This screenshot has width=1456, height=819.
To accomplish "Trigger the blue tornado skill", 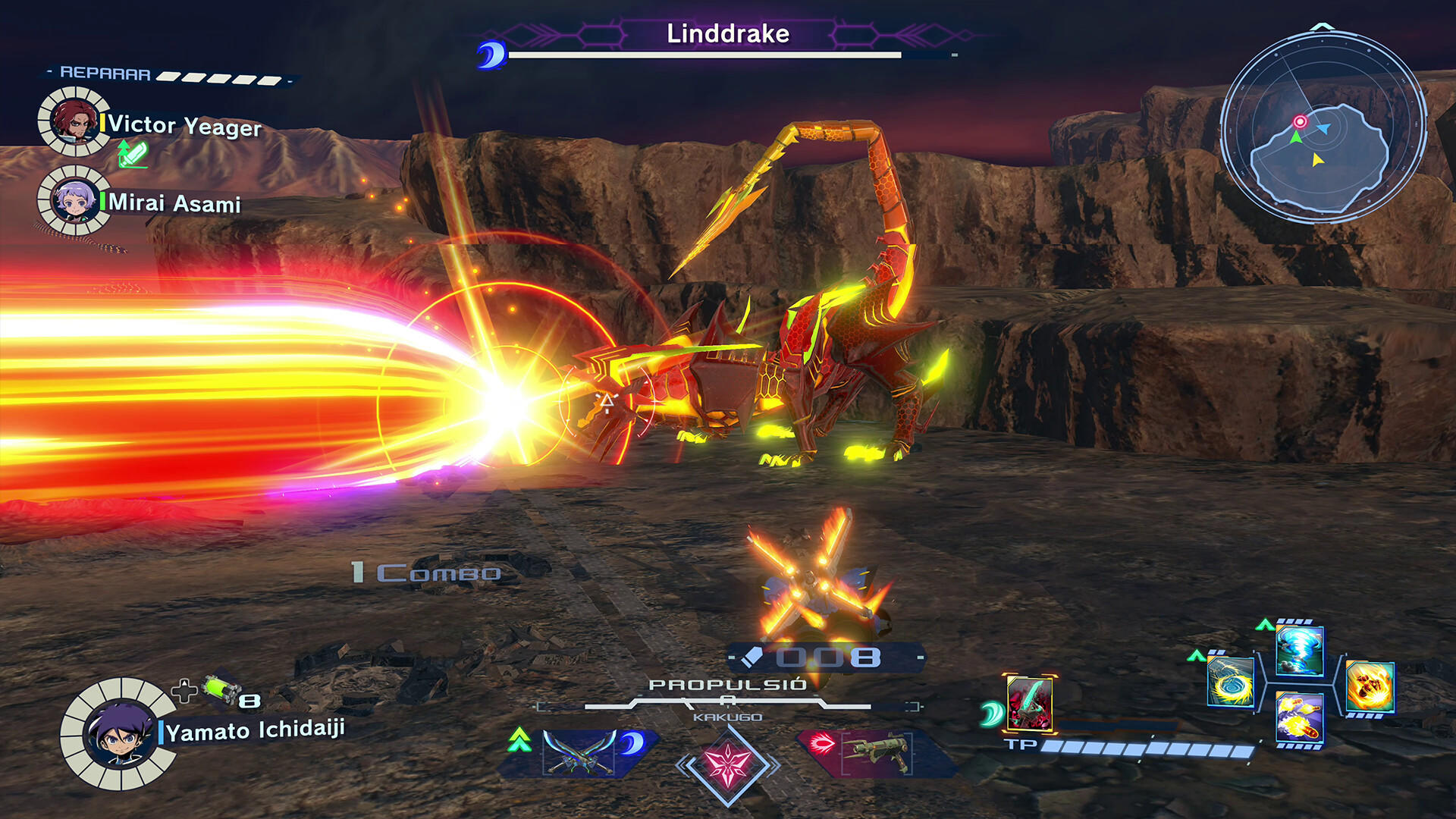I will tap(1300, 651).
